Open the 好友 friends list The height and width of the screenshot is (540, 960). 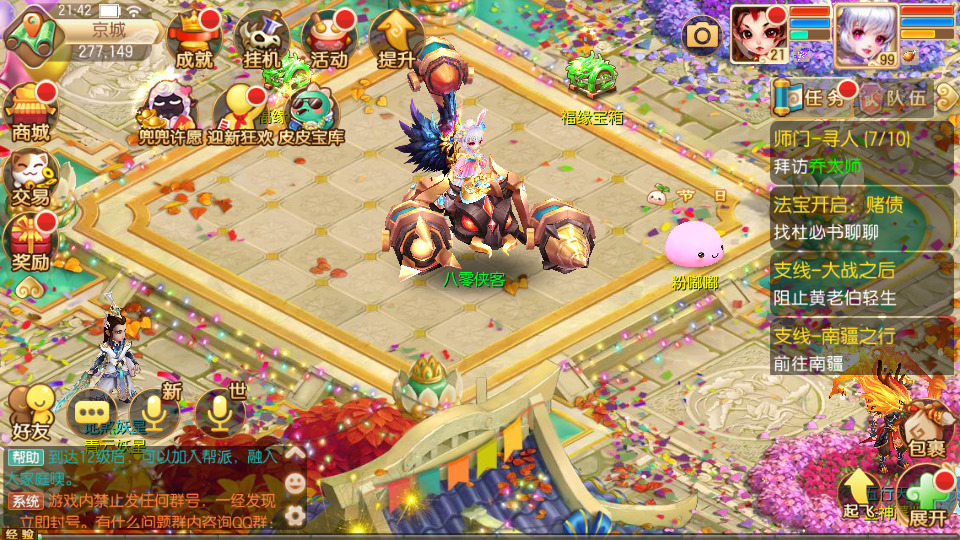pos(30,412)
